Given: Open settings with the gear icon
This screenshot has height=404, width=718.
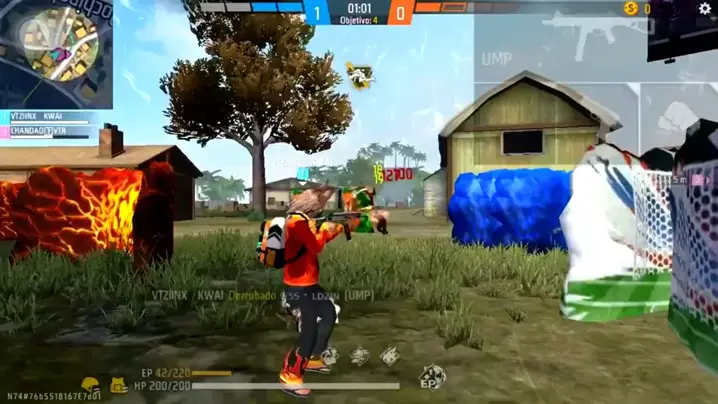Looking at the screenshot, I should [704, 9].
